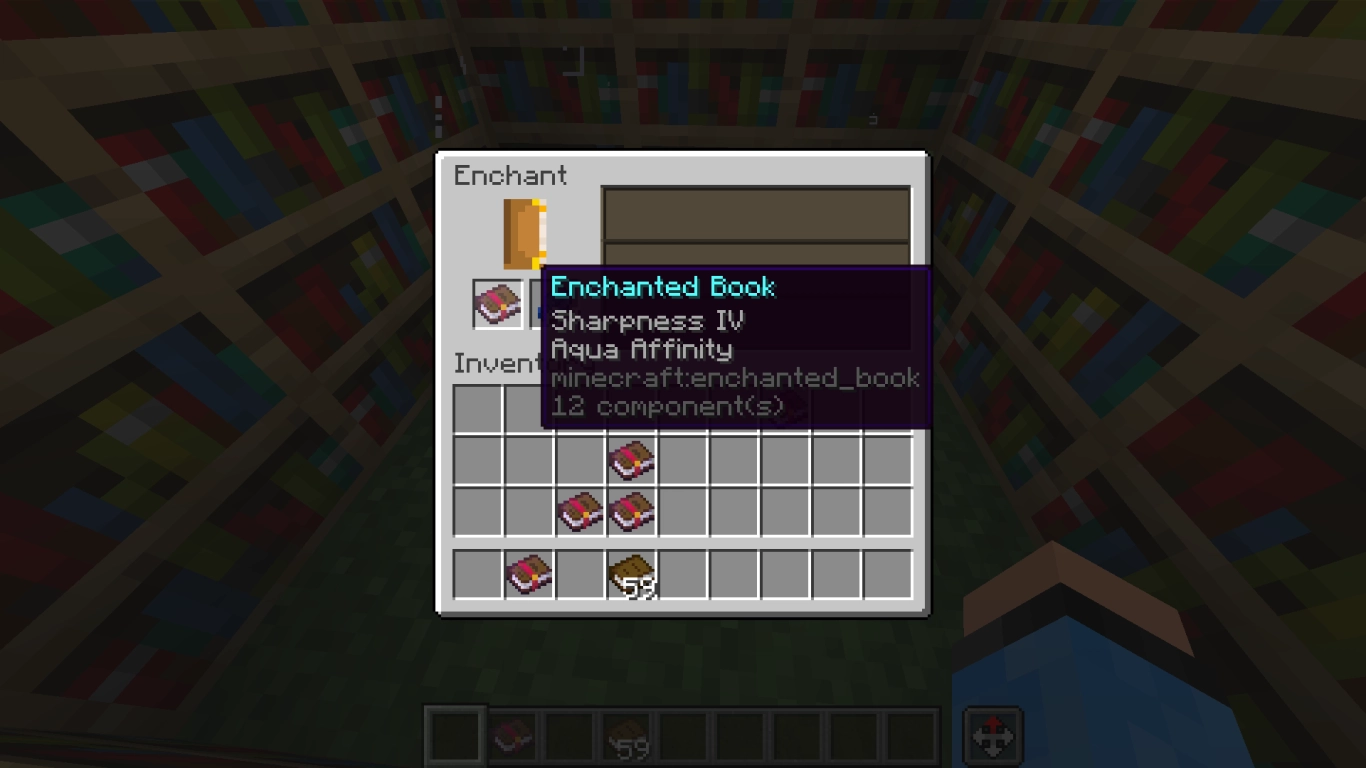Click the top-left empty inventory slot
This screenshot has width=1366, height=768.
point(477,409)
